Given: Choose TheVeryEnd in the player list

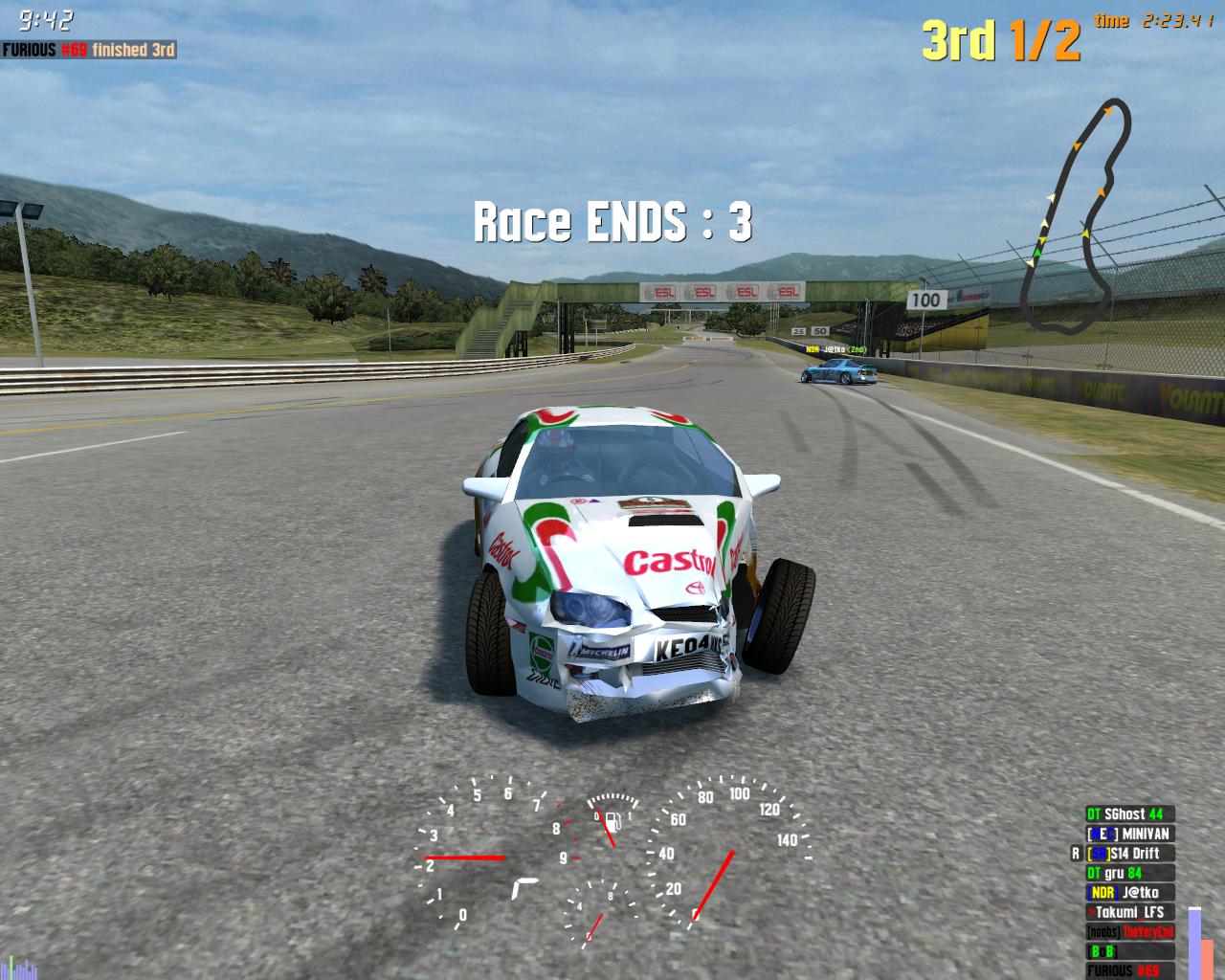Looking at the screenshot, I should coord(1128,932).
